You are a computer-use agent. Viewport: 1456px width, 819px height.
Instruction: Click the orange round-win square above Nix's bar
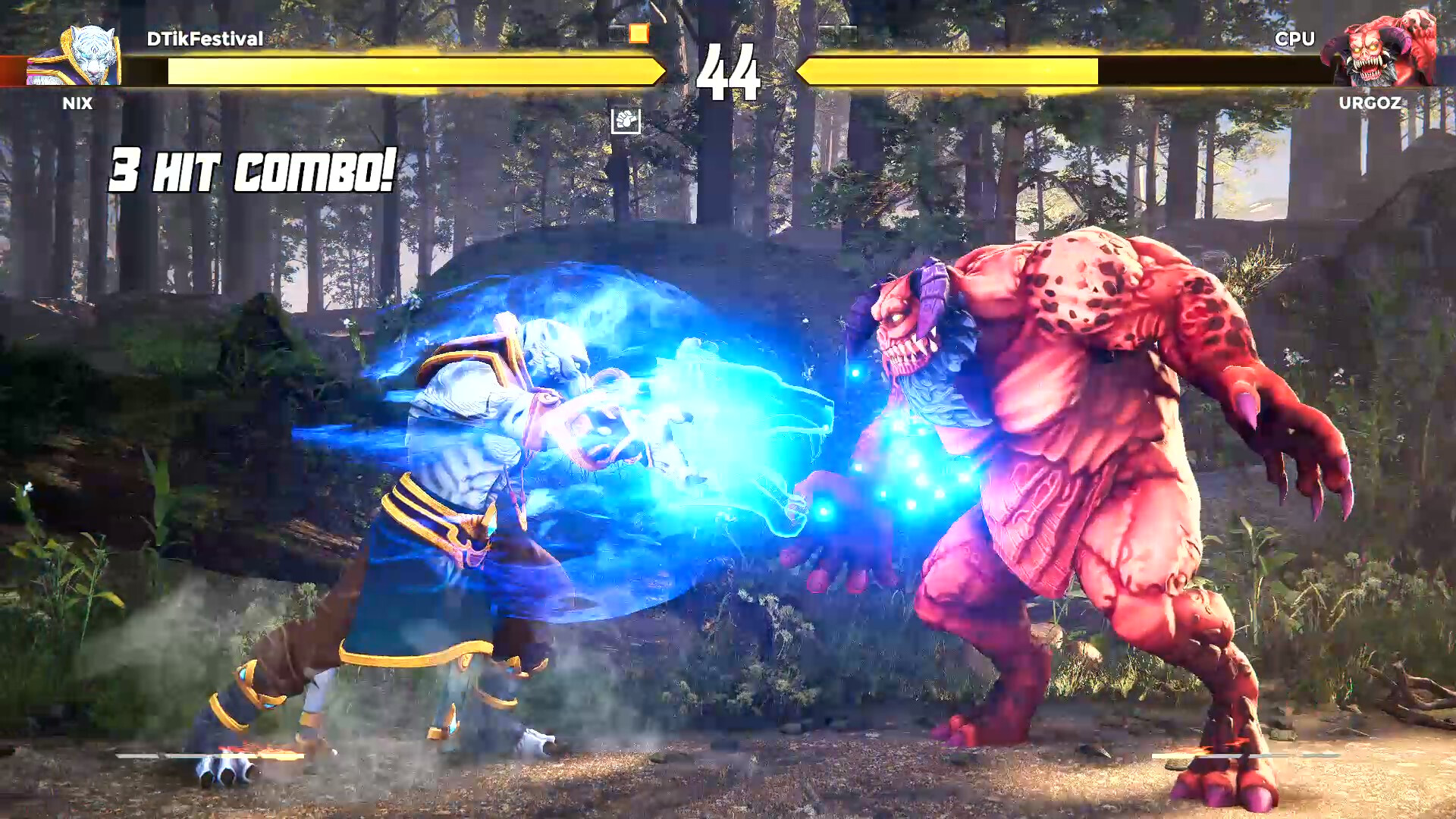tap(639, 32)
